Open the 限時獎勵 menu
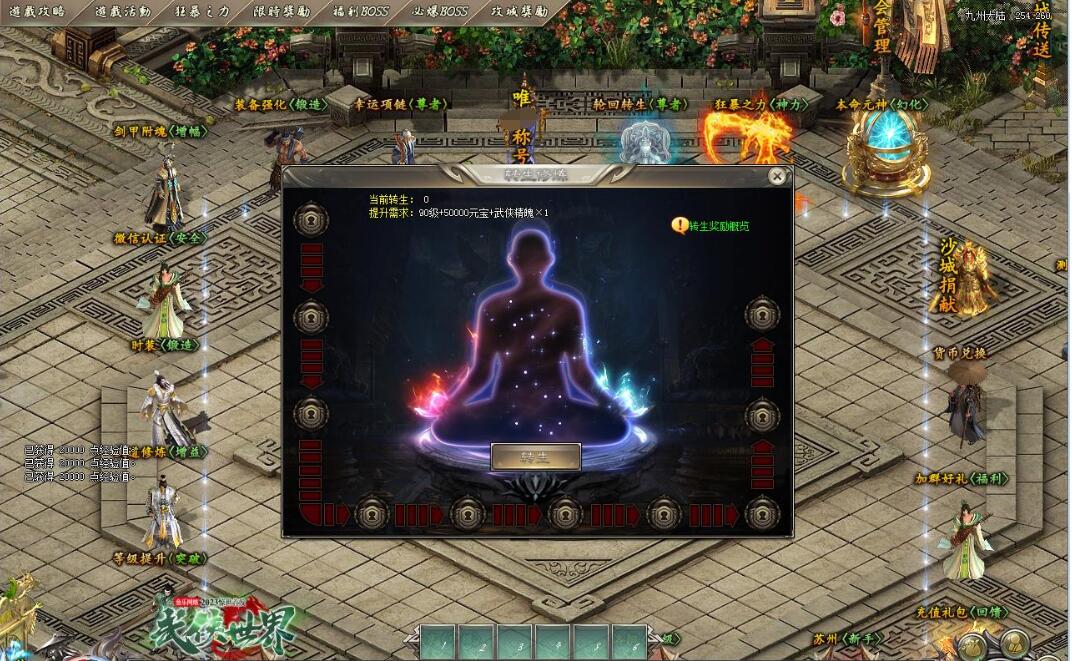Image resolution: width=1072 pixels, height=661 pixels. 282,12
